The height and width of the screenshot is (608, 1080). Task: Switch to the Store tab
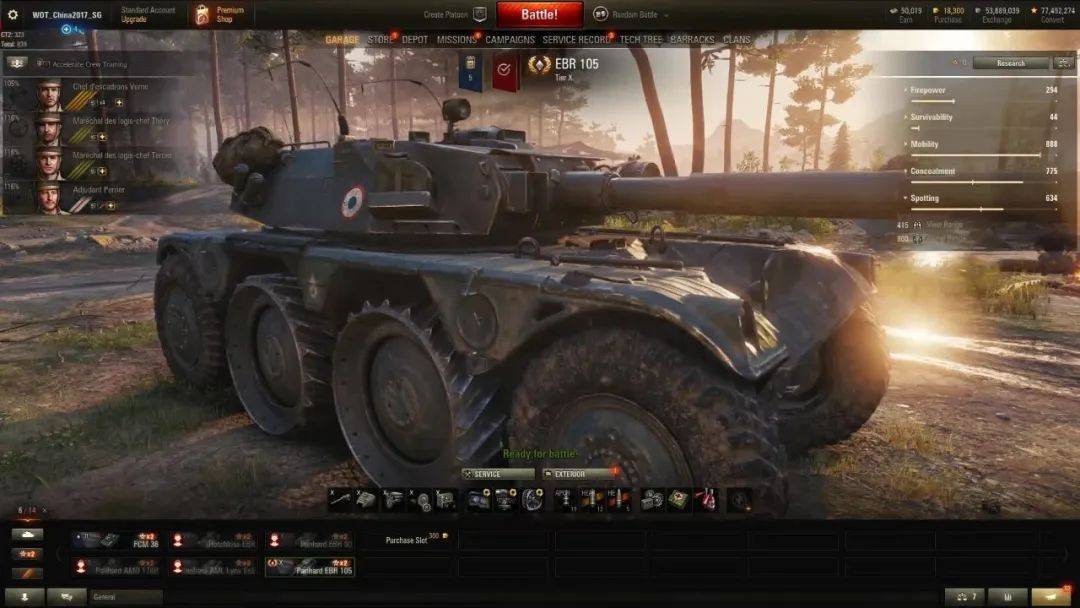click(380, 40)
